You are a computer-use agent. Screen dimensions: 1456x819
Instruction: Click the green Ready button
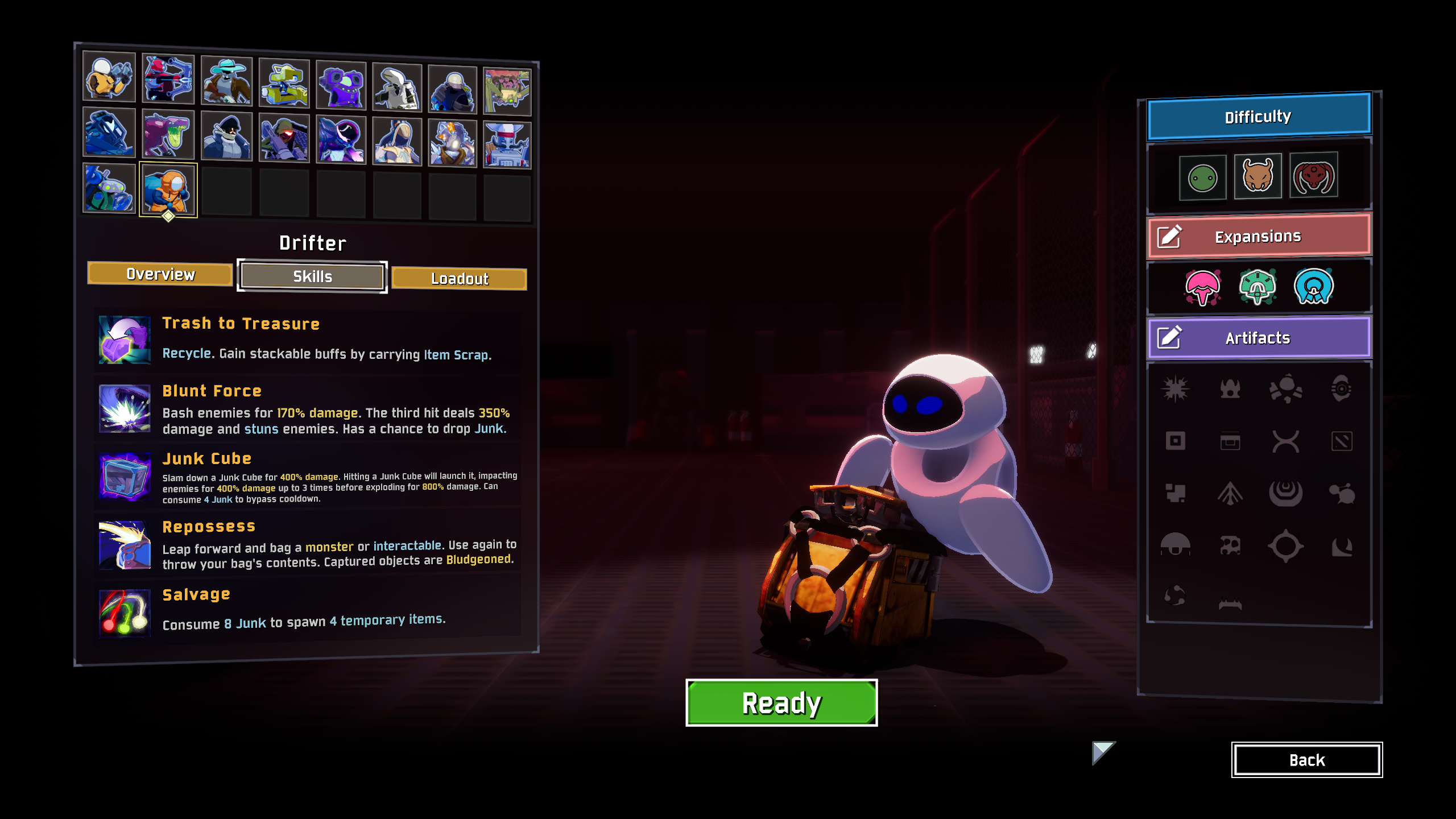pos(781,703)
